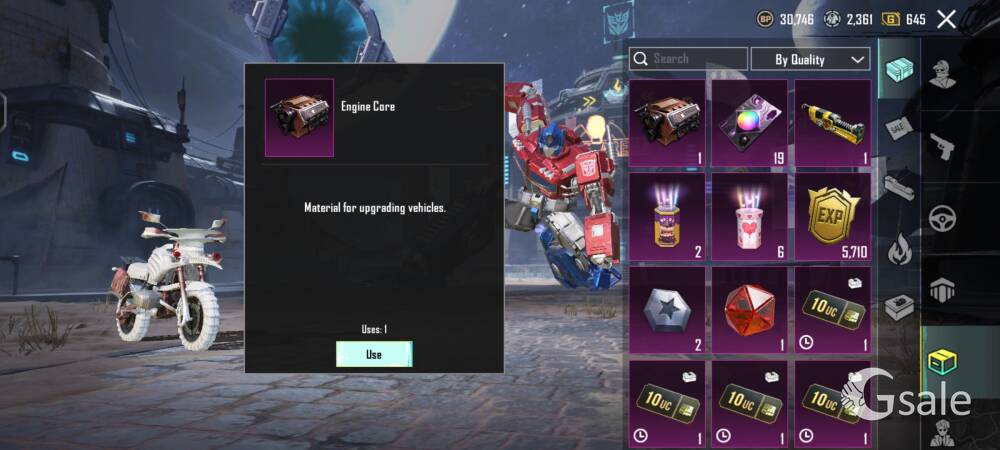Click the inventory Search field
This screenshot has height=450, width=1000.
[689, 59]
